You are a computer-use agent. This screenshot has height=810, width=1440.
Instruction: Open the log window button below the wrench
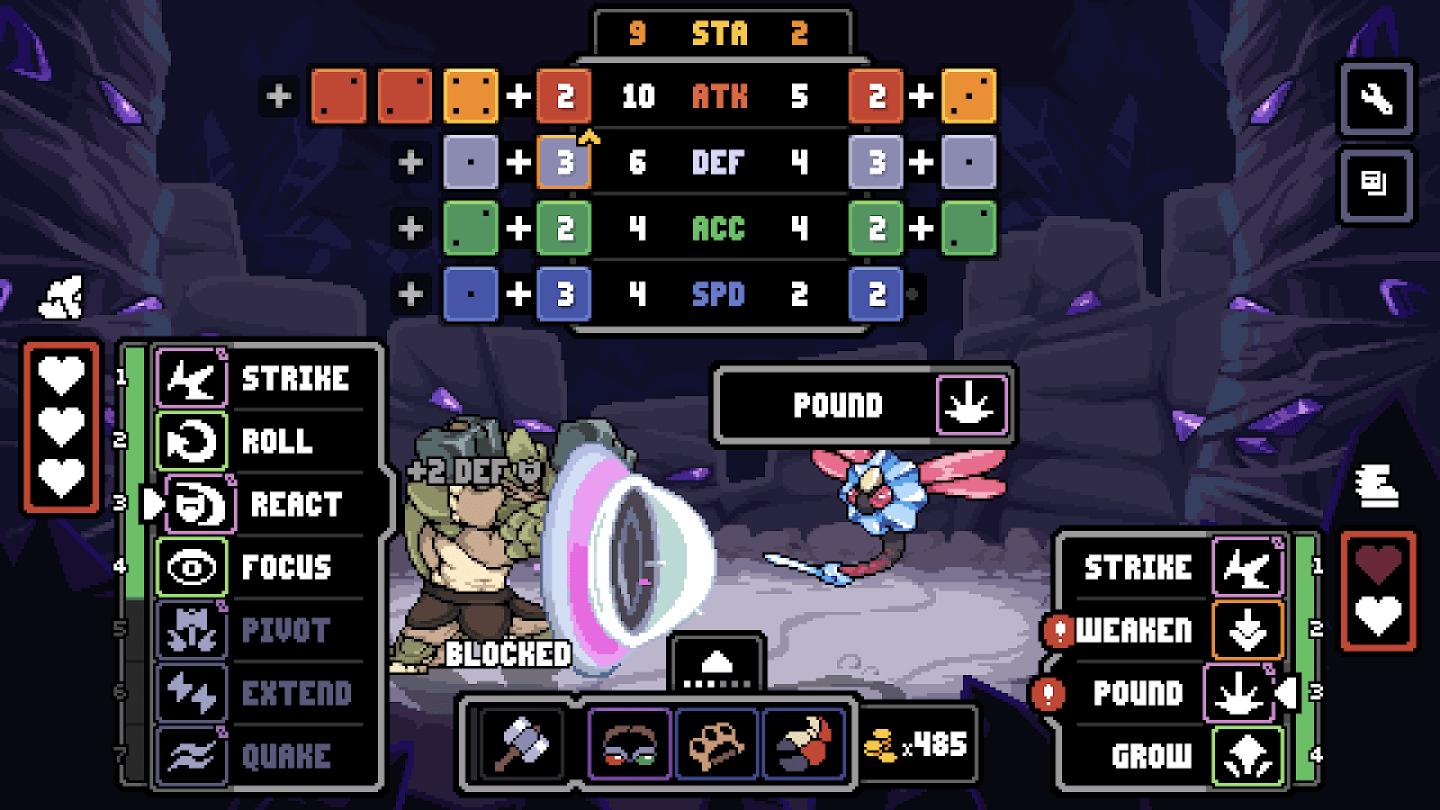[1377, 183]
